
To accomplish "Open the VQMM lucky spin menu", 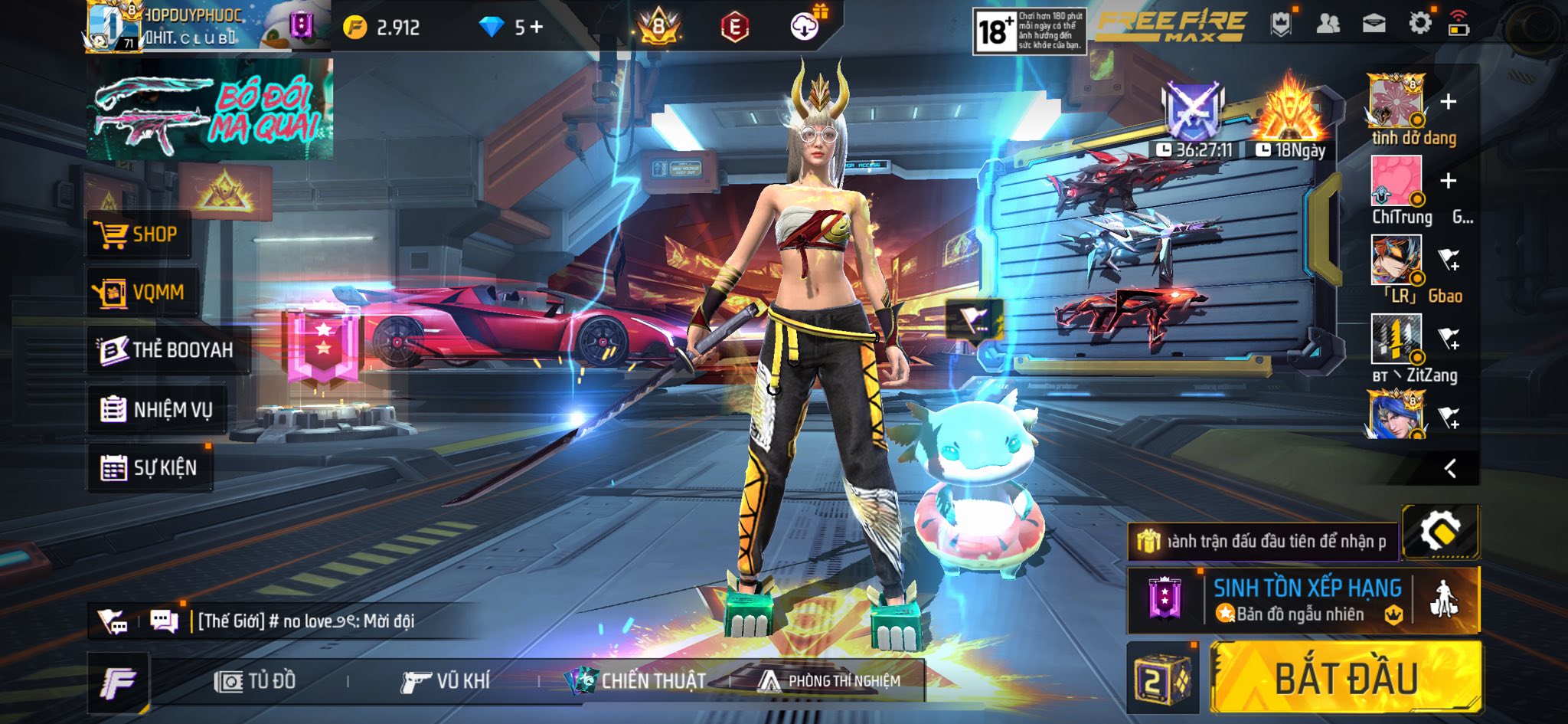I will (x=142, y=292).
